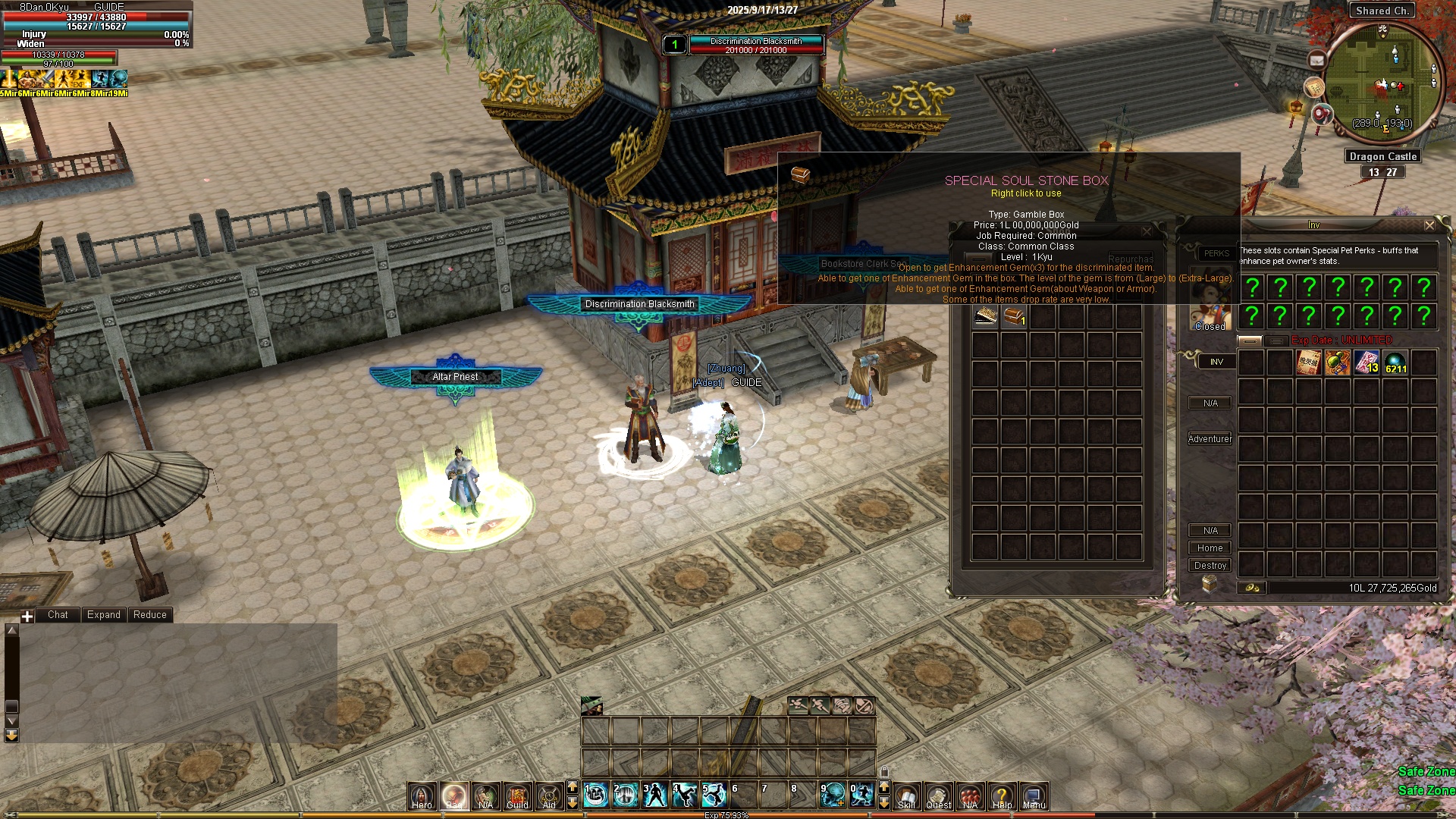Image resolution: width=1456 pixels, height=819 pixels.
Task: Click the Destroy button
Action: coord(1210,566)
